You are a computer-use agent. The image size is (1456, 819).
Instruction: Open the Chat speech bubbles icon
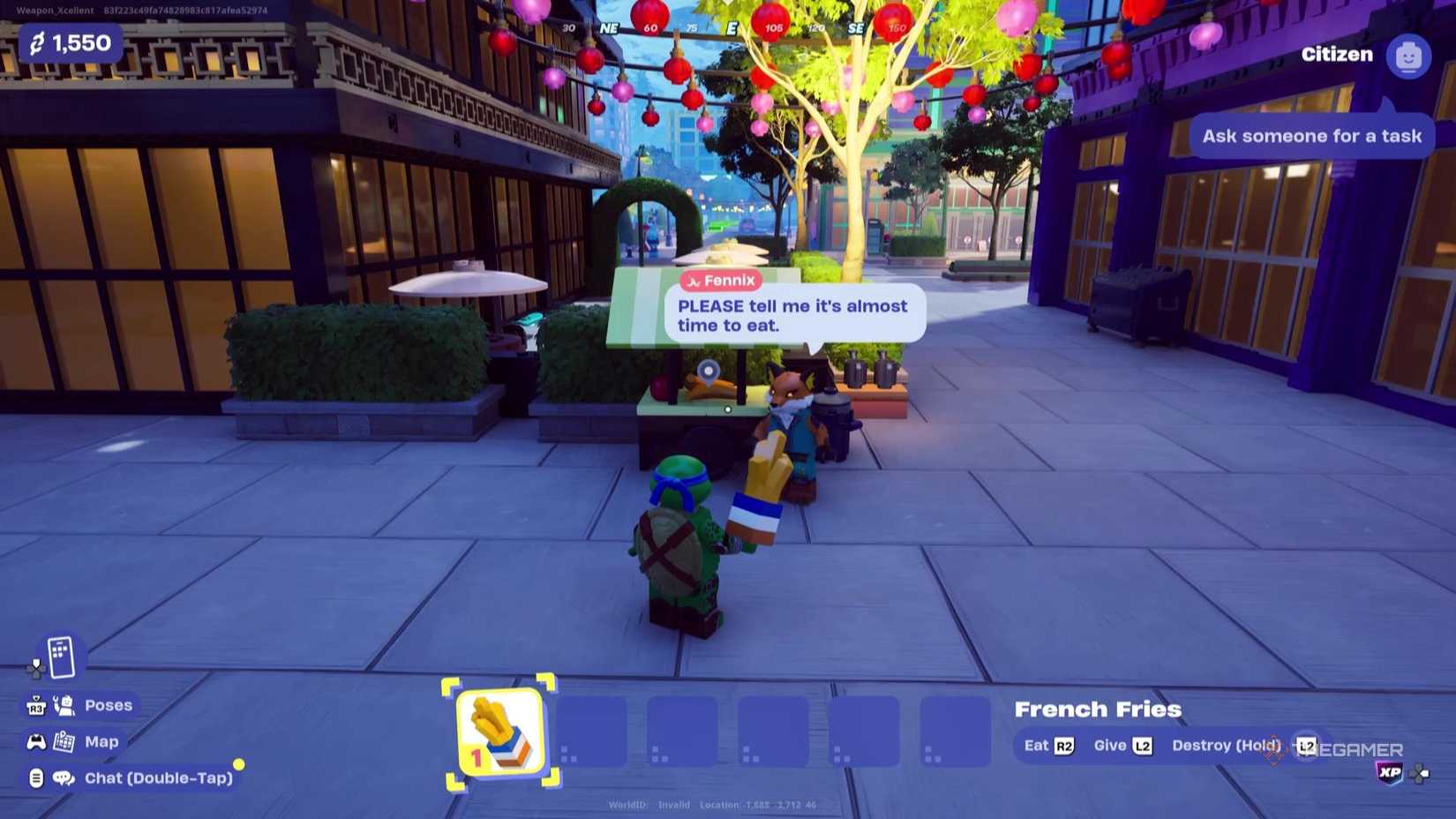pos(62,778)
